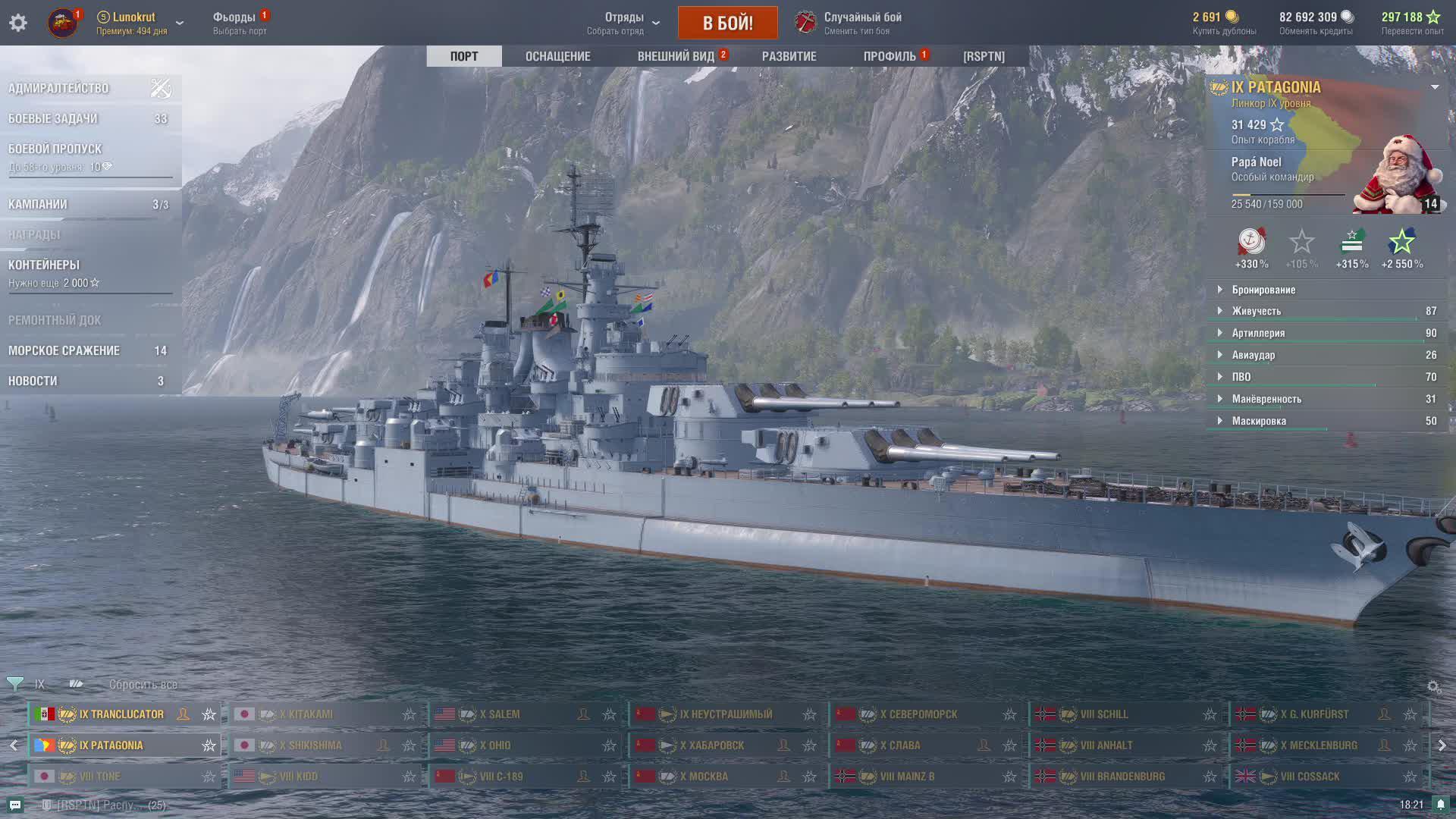Reset filters with Сбросить все

pos(143,684)
